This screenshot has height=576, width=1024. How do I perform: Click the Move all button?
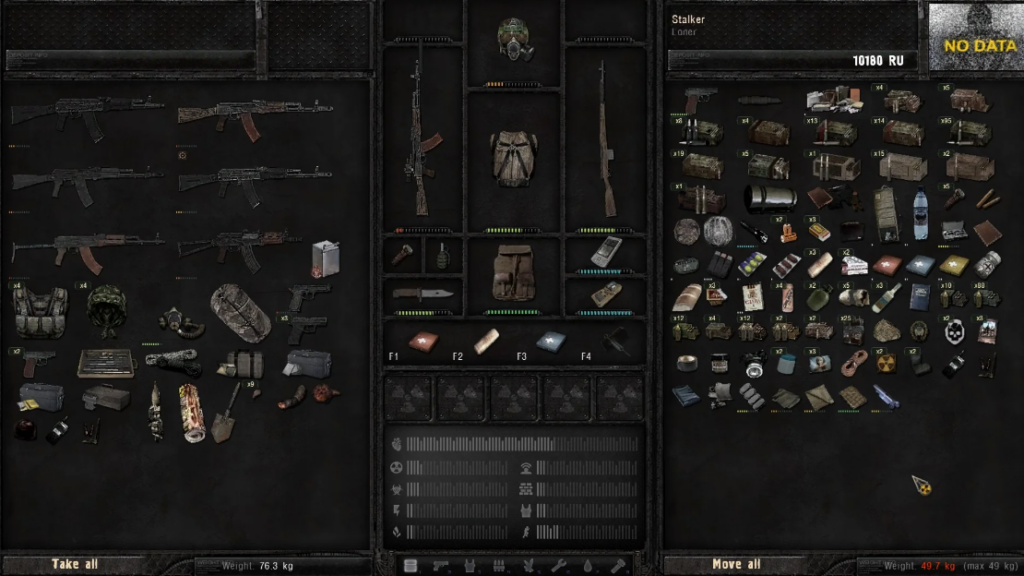click(736, 565)
